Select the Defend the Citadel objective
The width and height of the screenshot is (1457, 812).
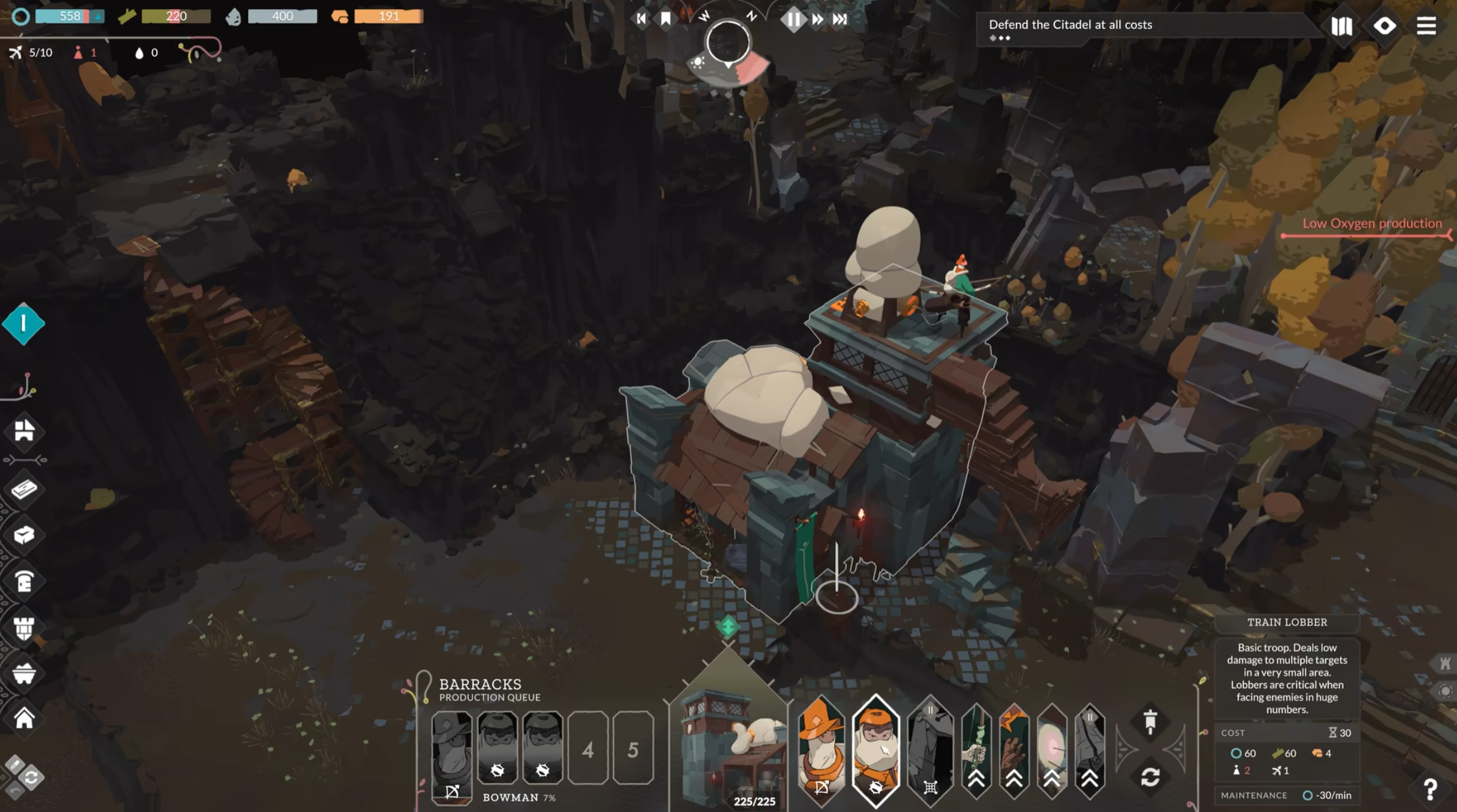click(x=1070, y=25)
